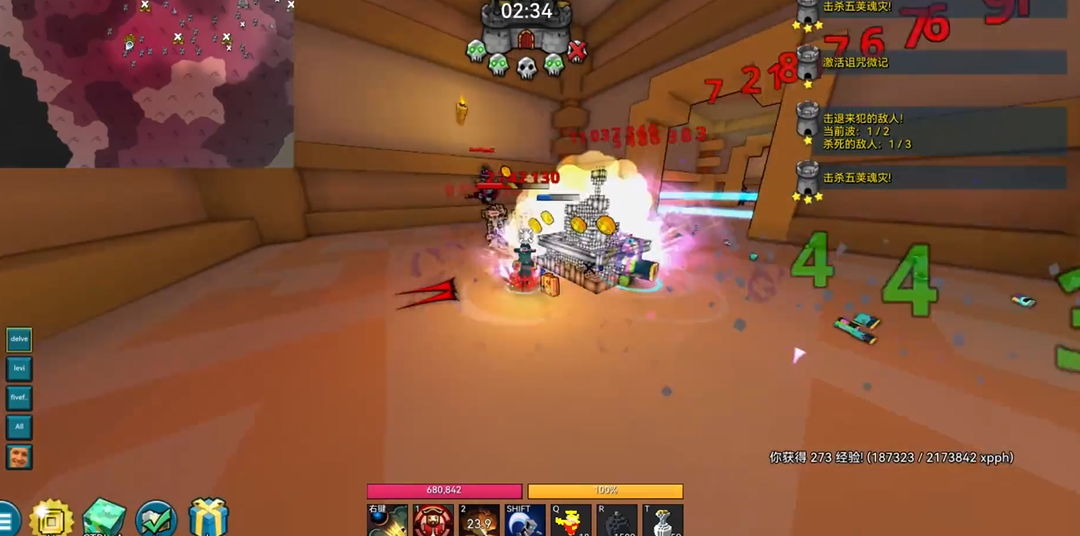The image size is (1080, 536).
Task: Switch to the levi chat channel
Action: 19,369
